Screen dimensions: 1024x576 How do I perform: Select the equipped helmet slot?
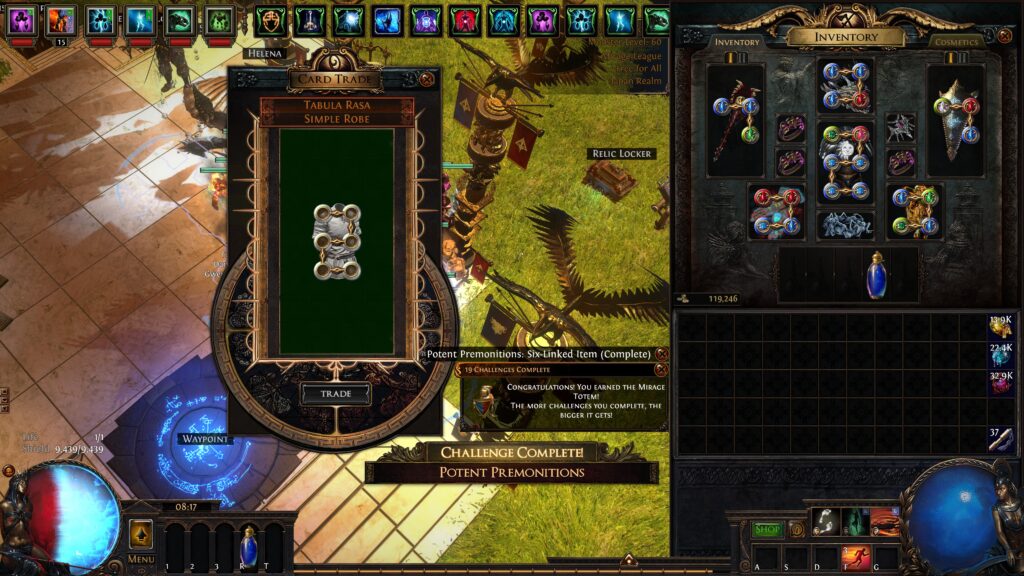click(x=845, y=85)
